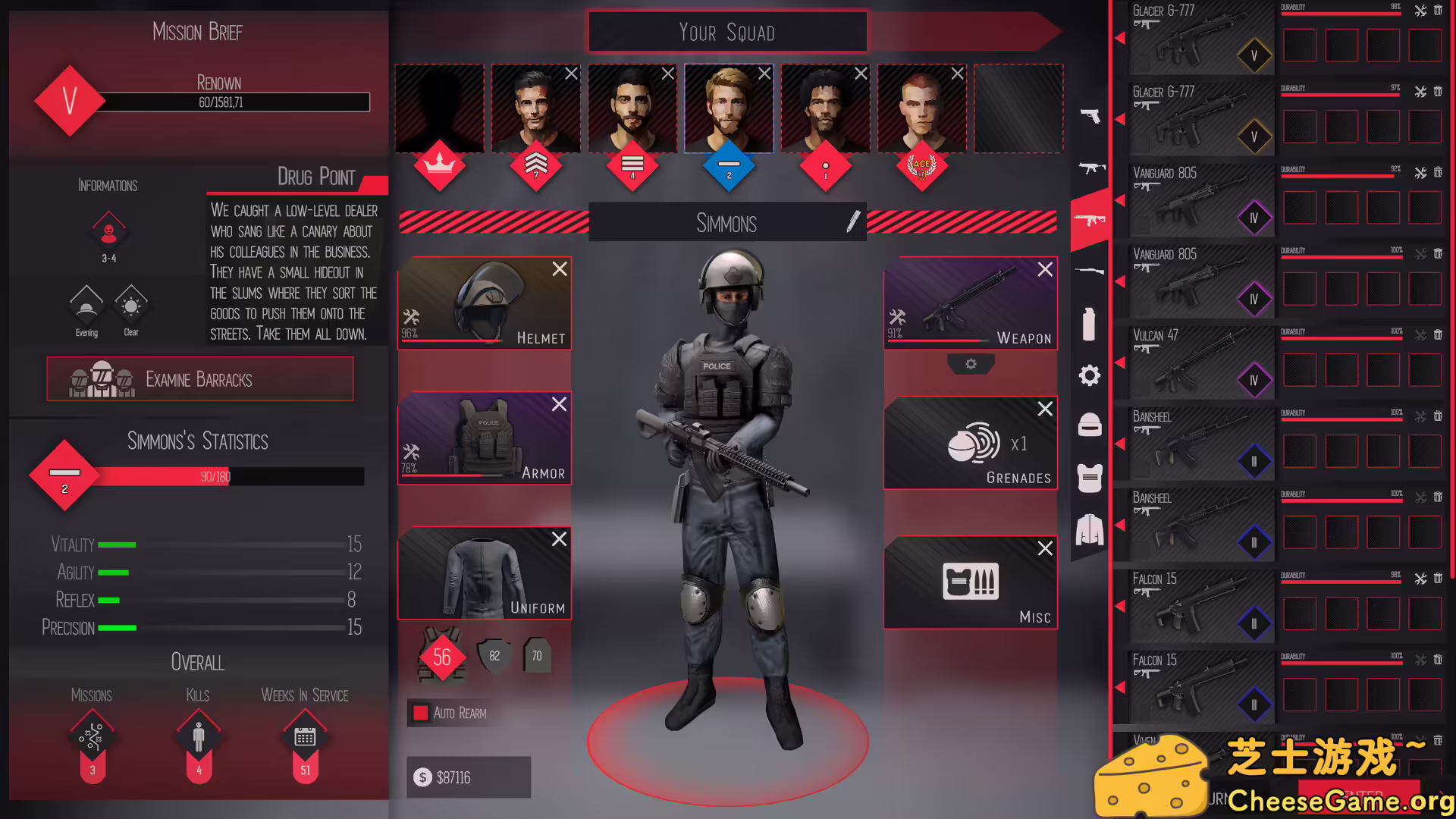Unequip the Armor from Simmons

pyautogui.click(x=560, y=404)
